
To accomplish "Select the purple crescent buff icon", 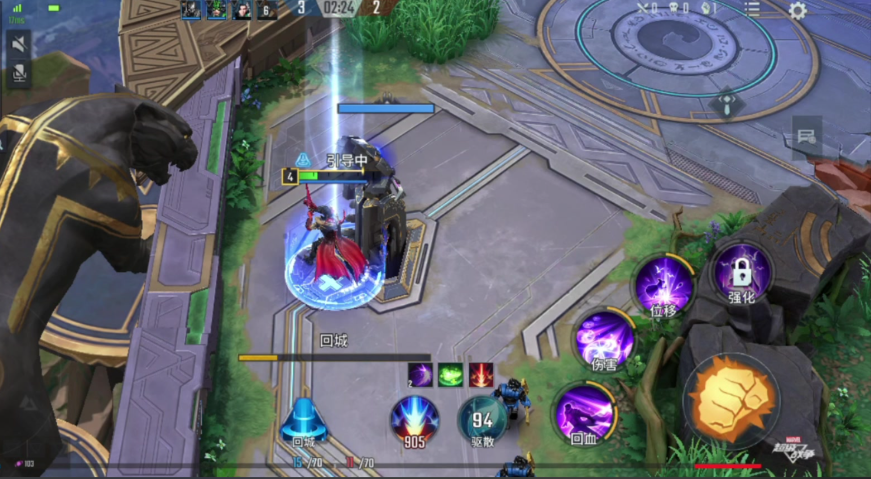I will (x=419, y=374).
